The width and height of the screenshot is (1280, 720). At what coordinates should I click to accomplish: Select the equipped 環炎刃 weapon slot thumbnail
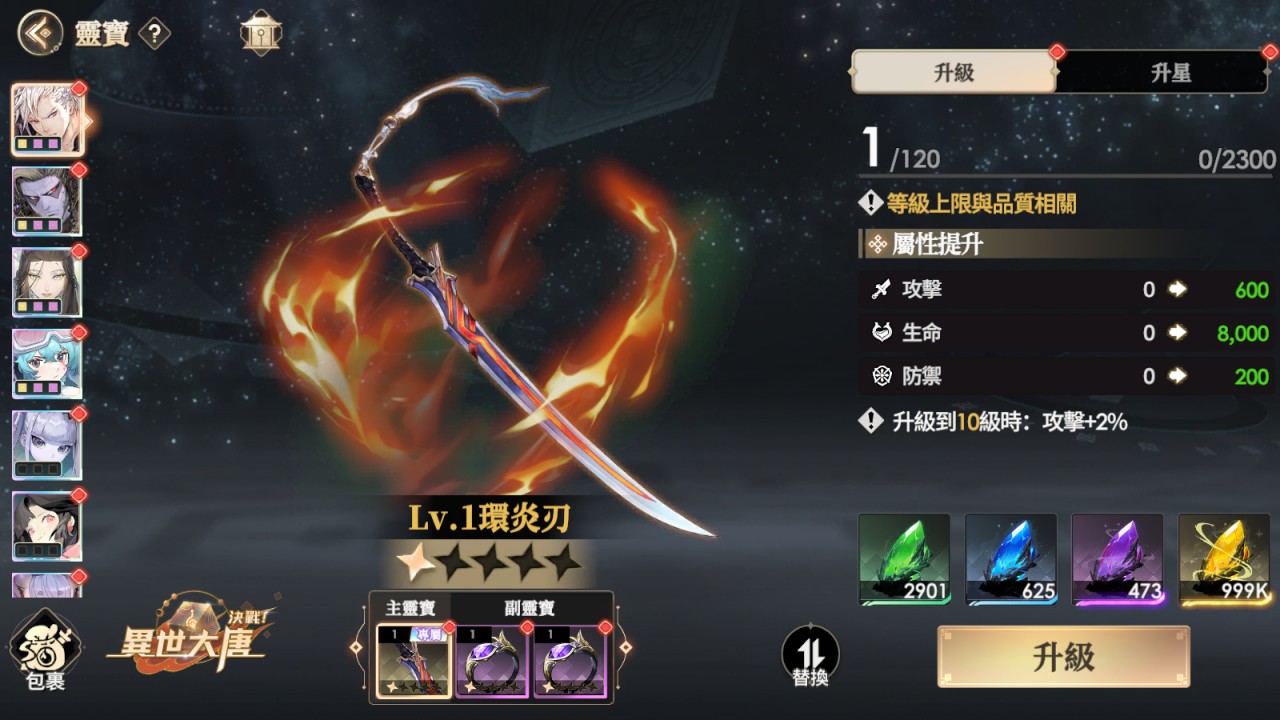pyautogui.click(x=412, y=660)
